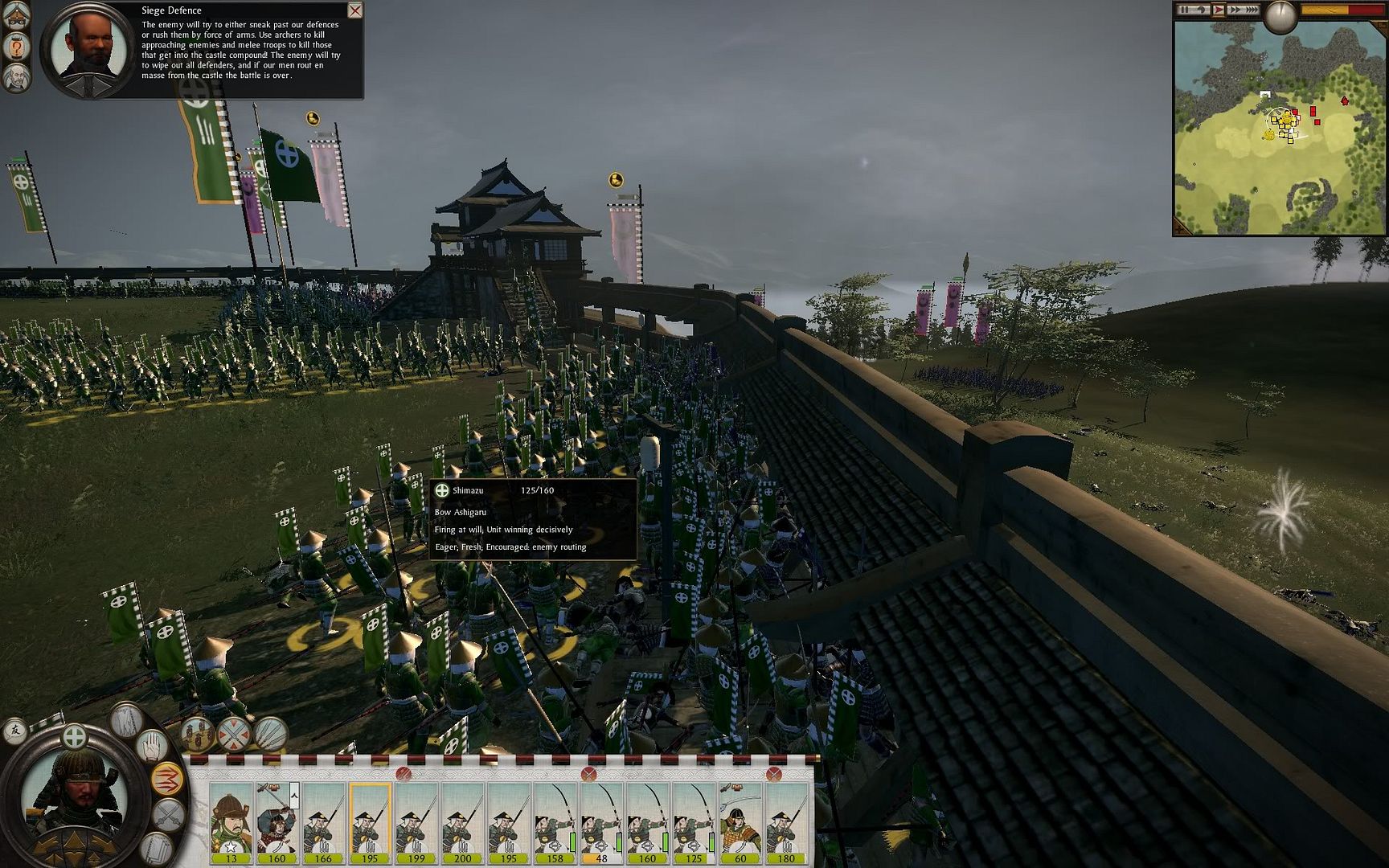Select the bow ashigaru card showing 125
This screenshot has height=868, width=1389.
pyautogui.click(x=694, y=821)
